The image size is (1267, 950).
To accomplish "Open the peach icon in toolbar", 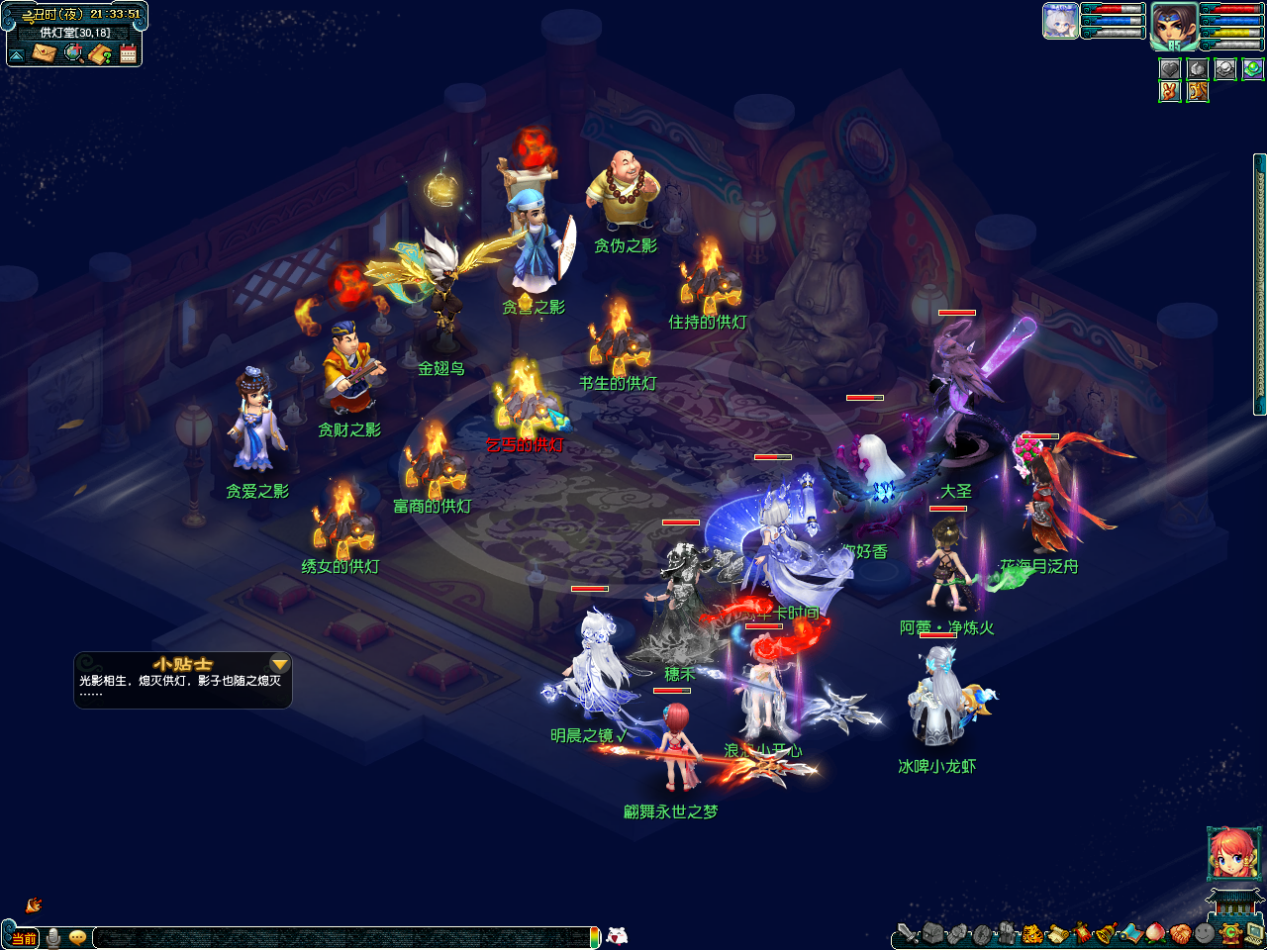I will [1155, 935].
